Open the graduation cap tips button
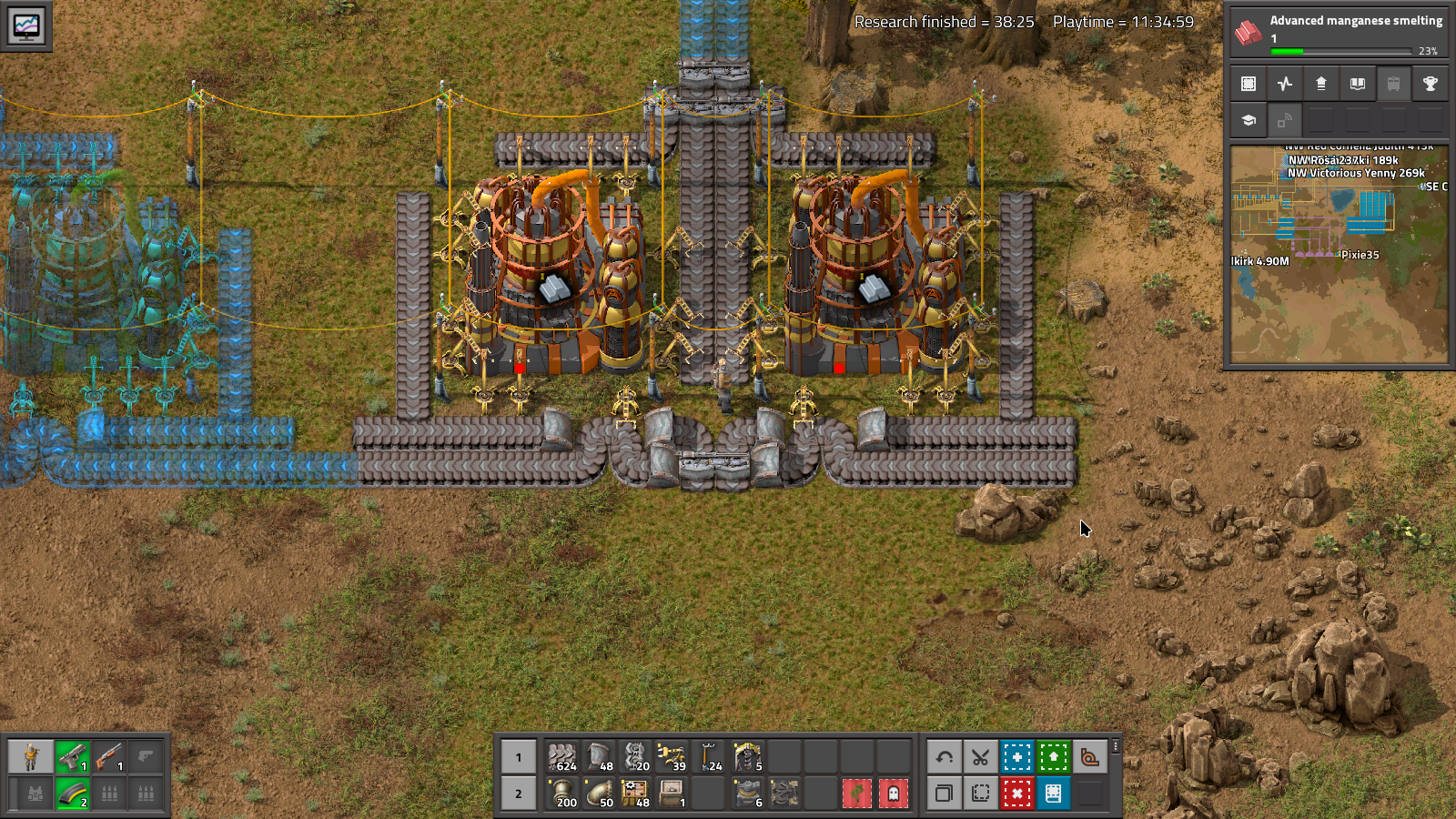Viewport: 1456px width, 819px height. click(1248, 120)
